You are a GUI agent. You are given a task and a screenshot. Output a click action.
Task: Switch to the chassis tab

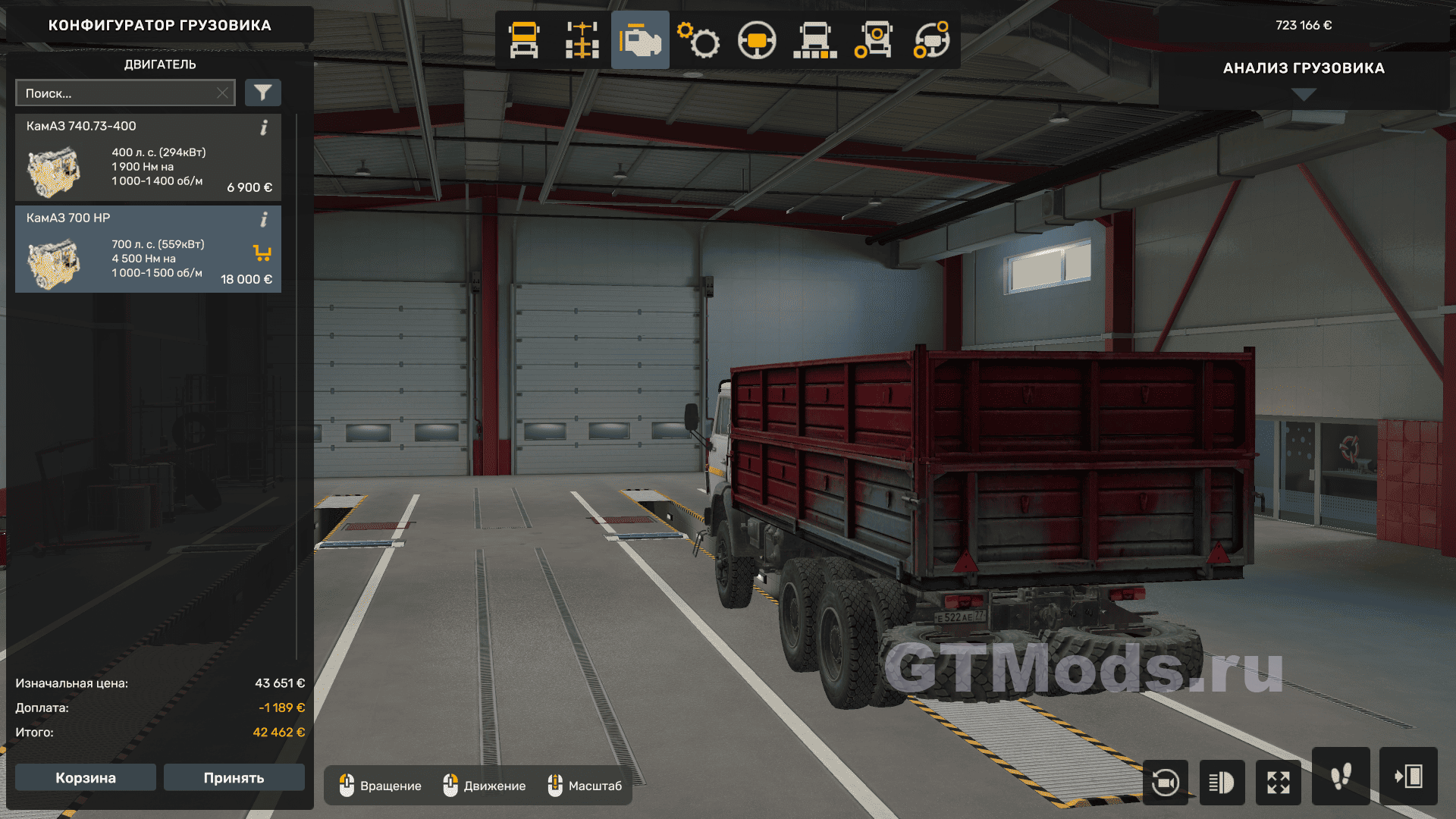582,40
